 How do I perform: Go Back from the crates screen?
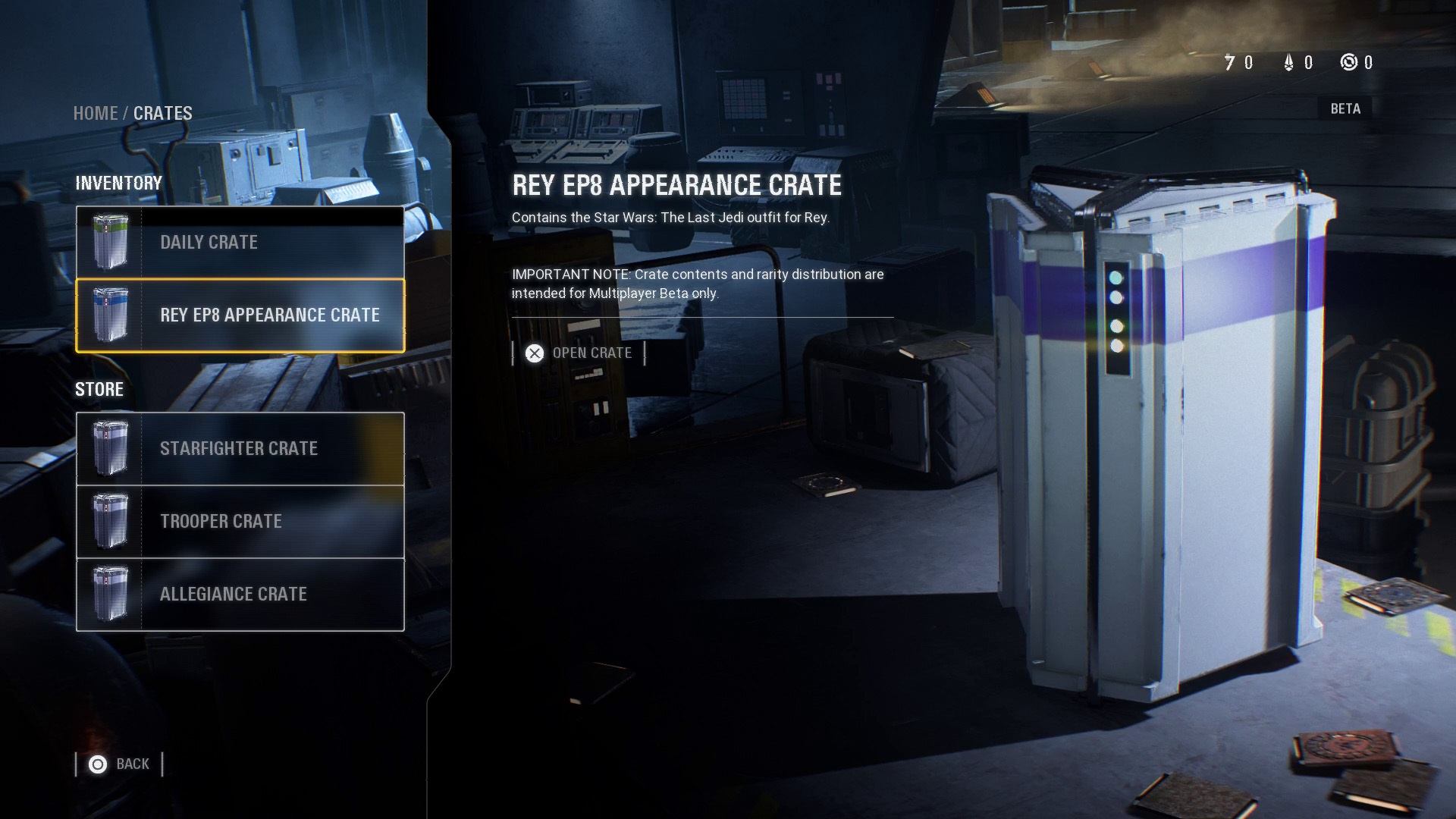[120, 764]
